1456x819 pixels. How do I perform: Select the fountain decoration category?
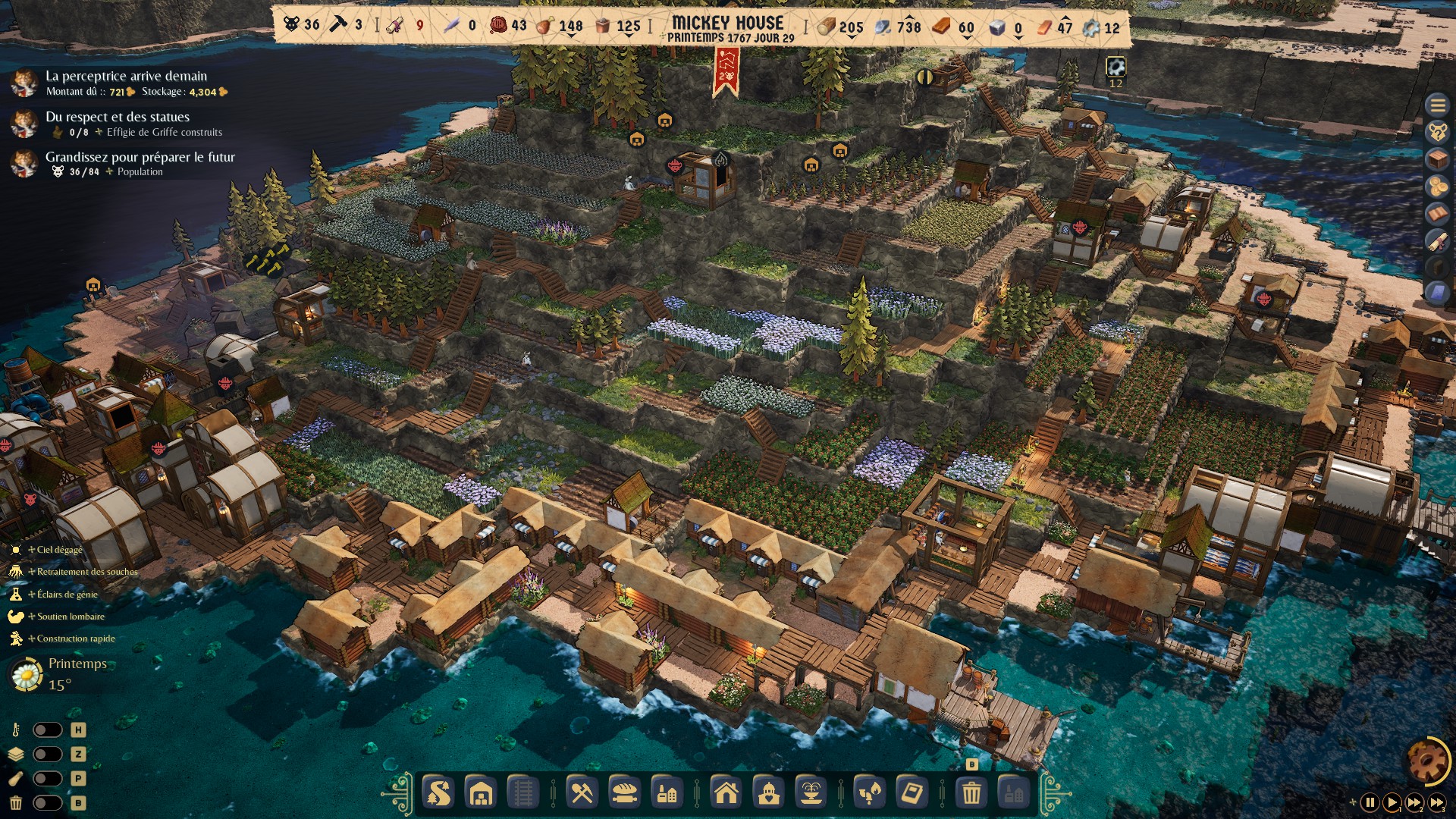(811, 793)
